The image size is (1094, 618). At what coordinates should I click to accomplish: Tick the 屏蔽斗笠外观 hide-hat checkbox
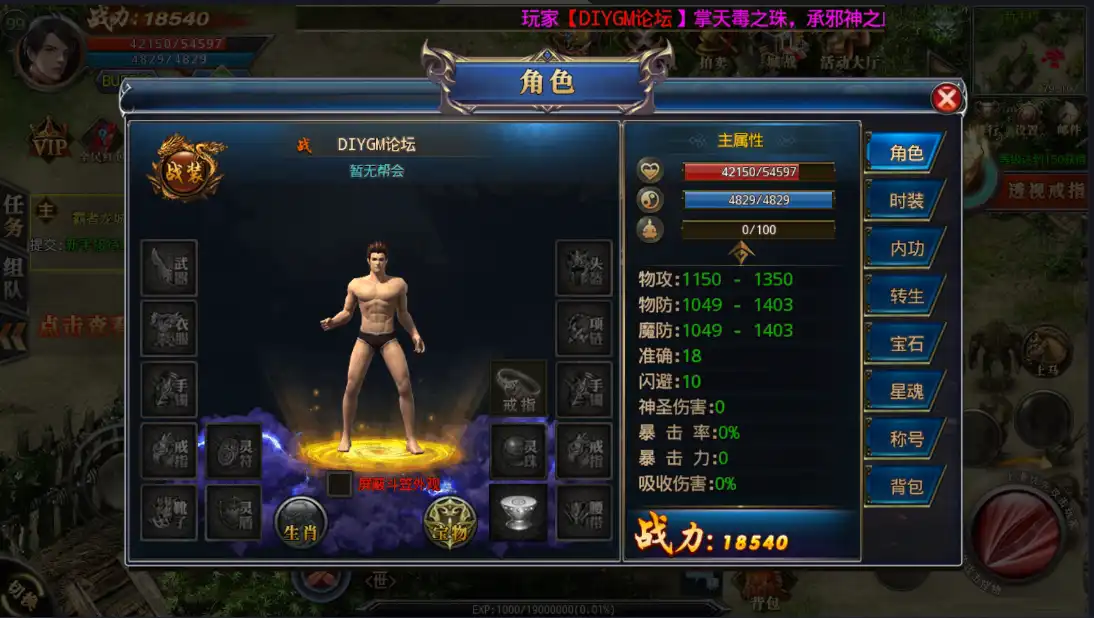340,484
